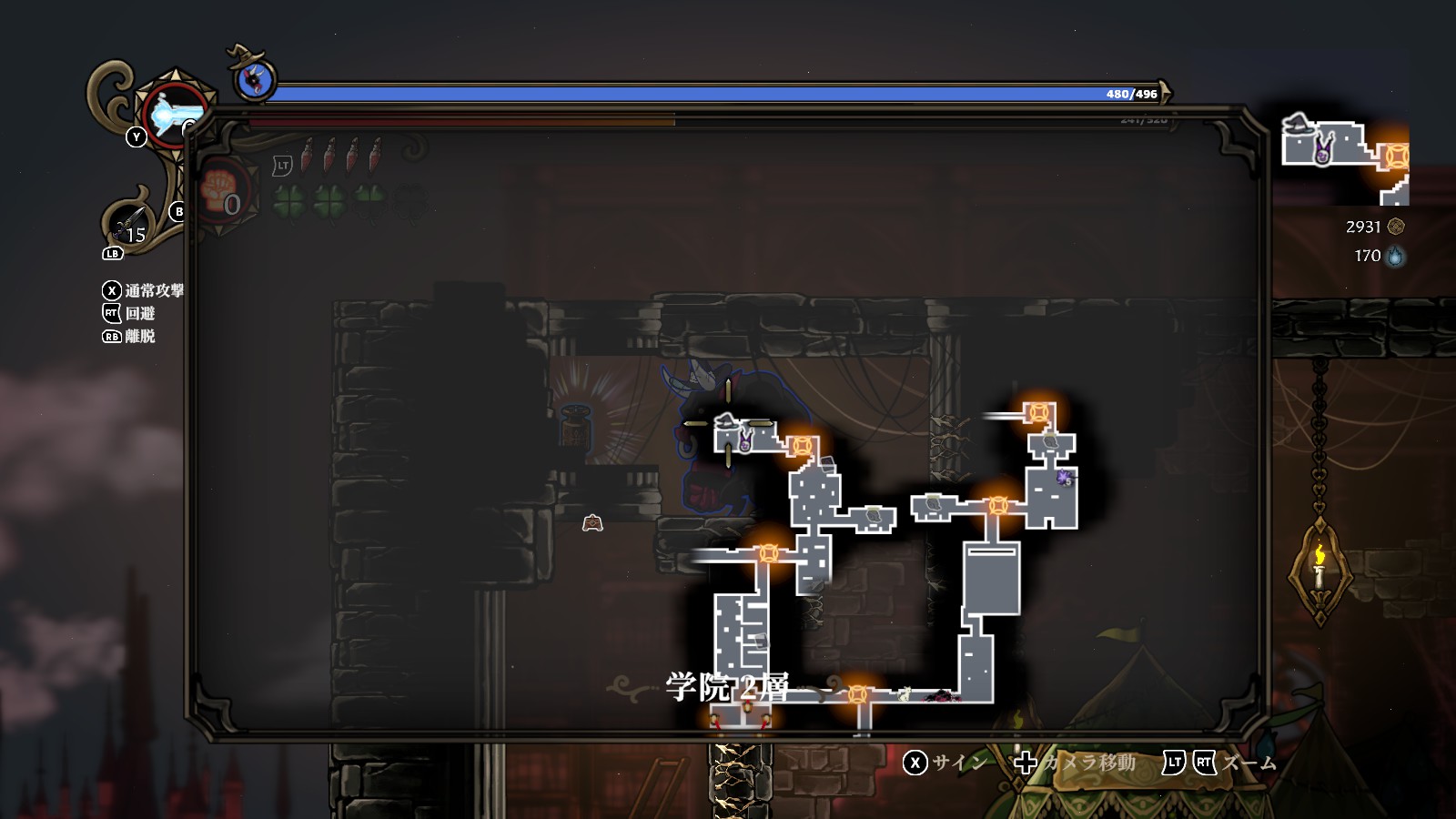The height and width of the screenshot is (819, 1456).
Task: Select the orange node by the 学院2層 label
Action: [x=856, y=695]
